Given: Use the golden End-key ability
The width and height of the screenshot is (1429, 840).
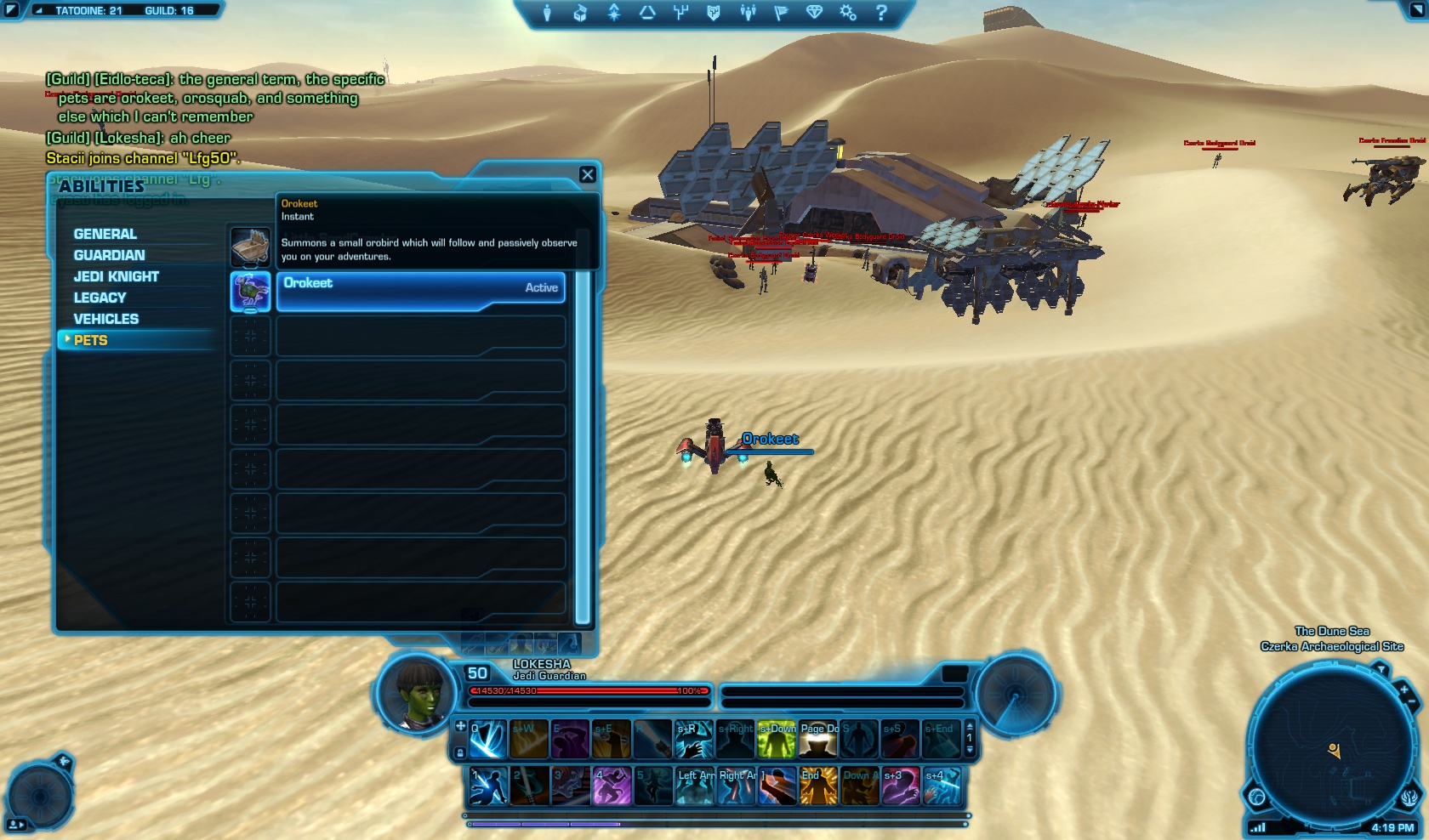Looking at the screenshot, I should 818,786.
